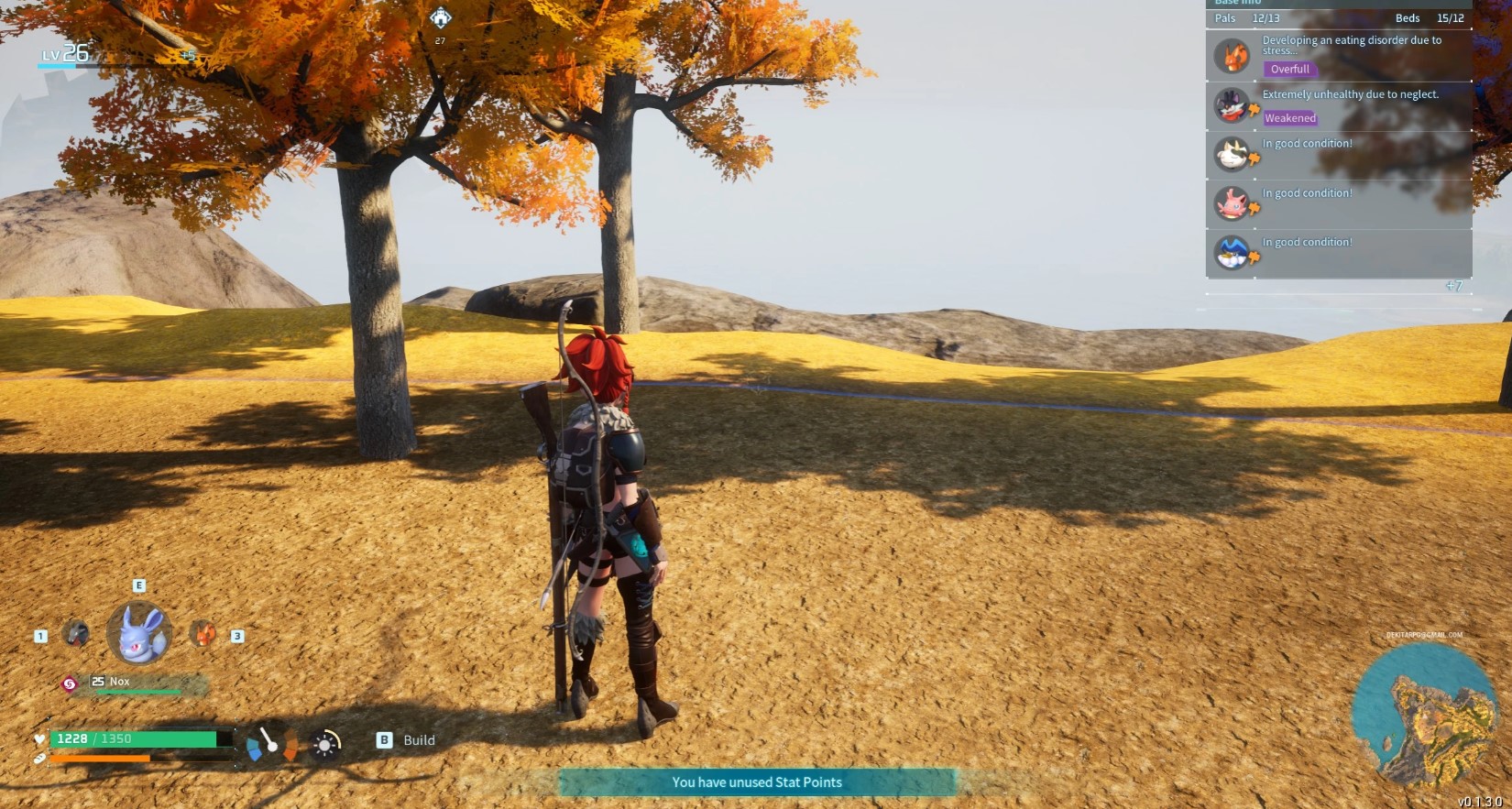Select the Overfull pal row in Base Info
The width and height of the screenshot is (1512, 809).
click(1339, 55)
